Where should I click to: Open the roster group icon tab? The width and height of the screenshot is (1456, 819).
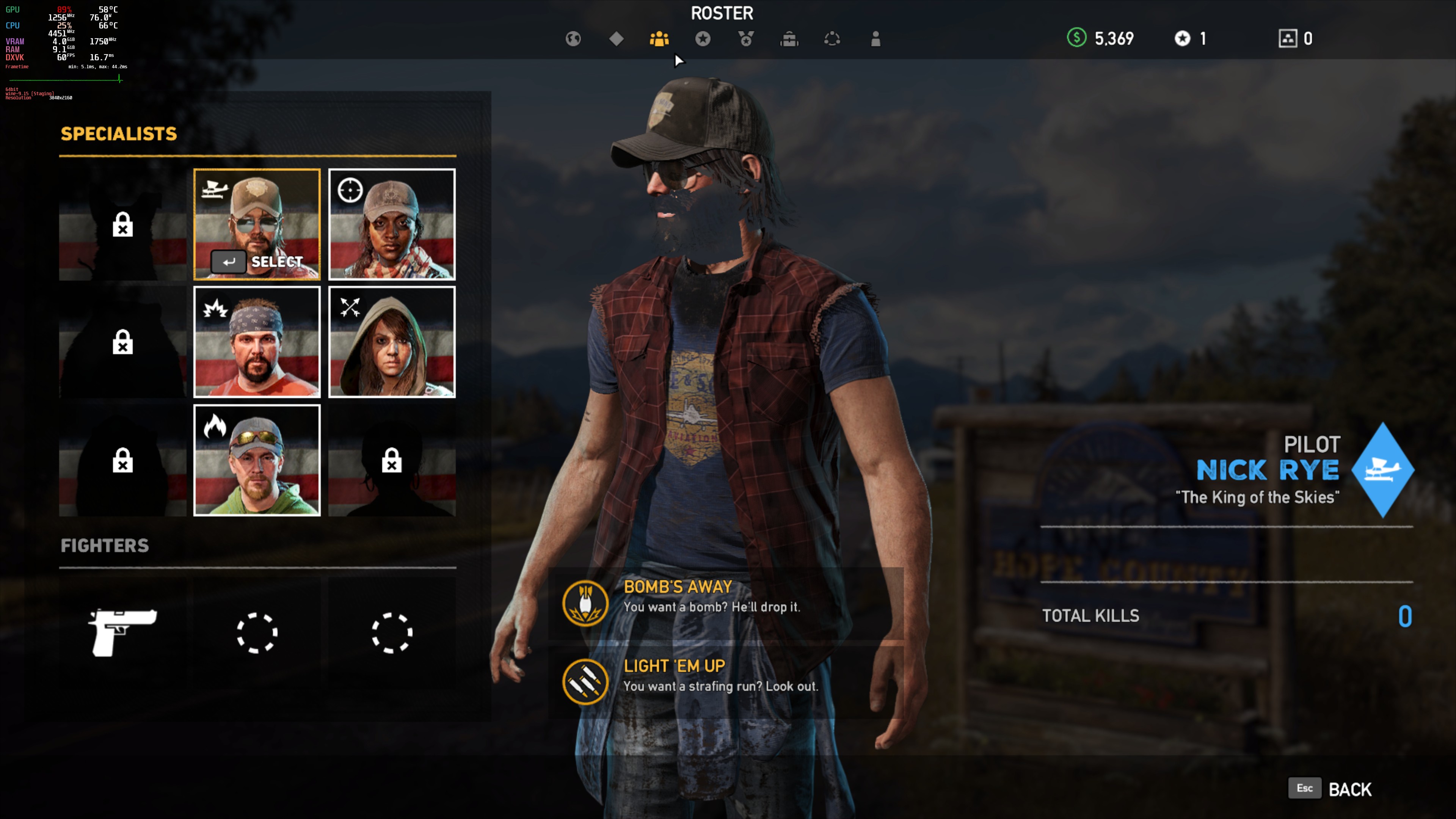tap(659, 38)
